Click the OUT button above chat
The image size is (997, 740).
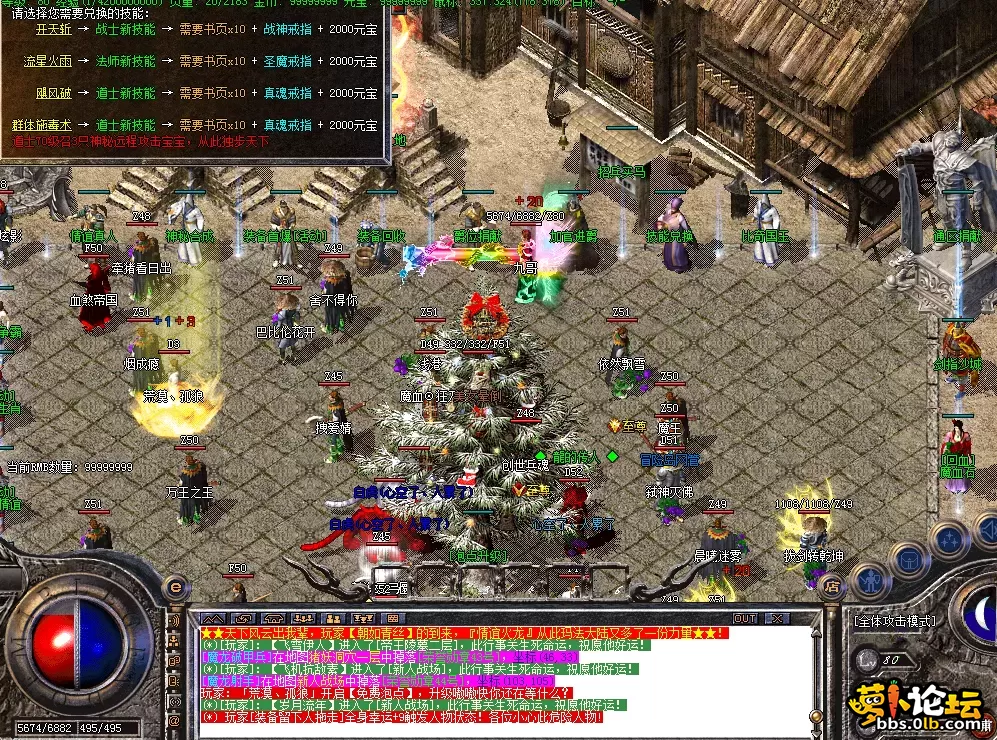pyautogui.click(x=745, y=619)
